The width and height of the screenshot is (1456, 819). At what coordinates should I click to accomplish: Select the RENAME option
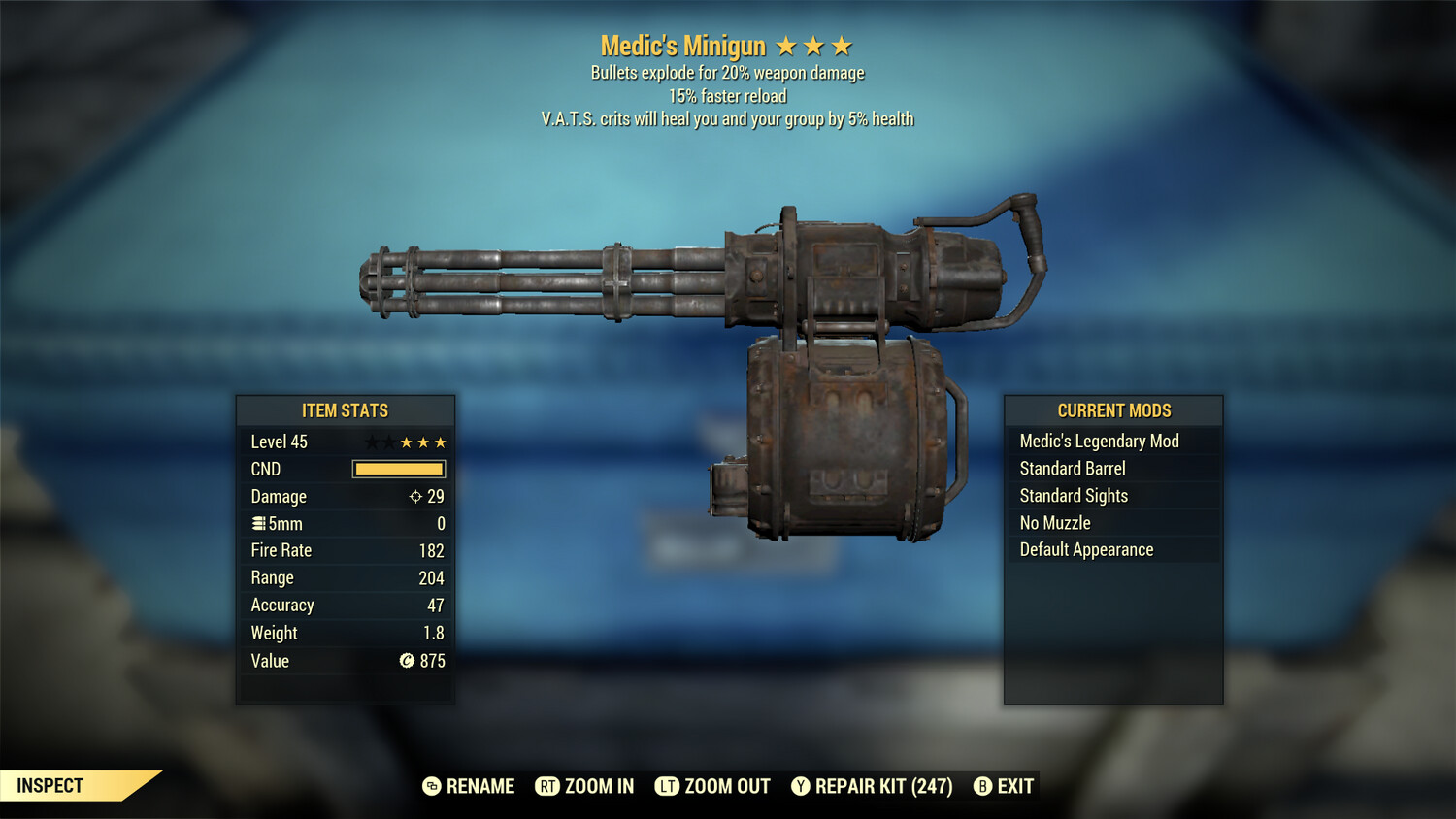tap(480, 786)
